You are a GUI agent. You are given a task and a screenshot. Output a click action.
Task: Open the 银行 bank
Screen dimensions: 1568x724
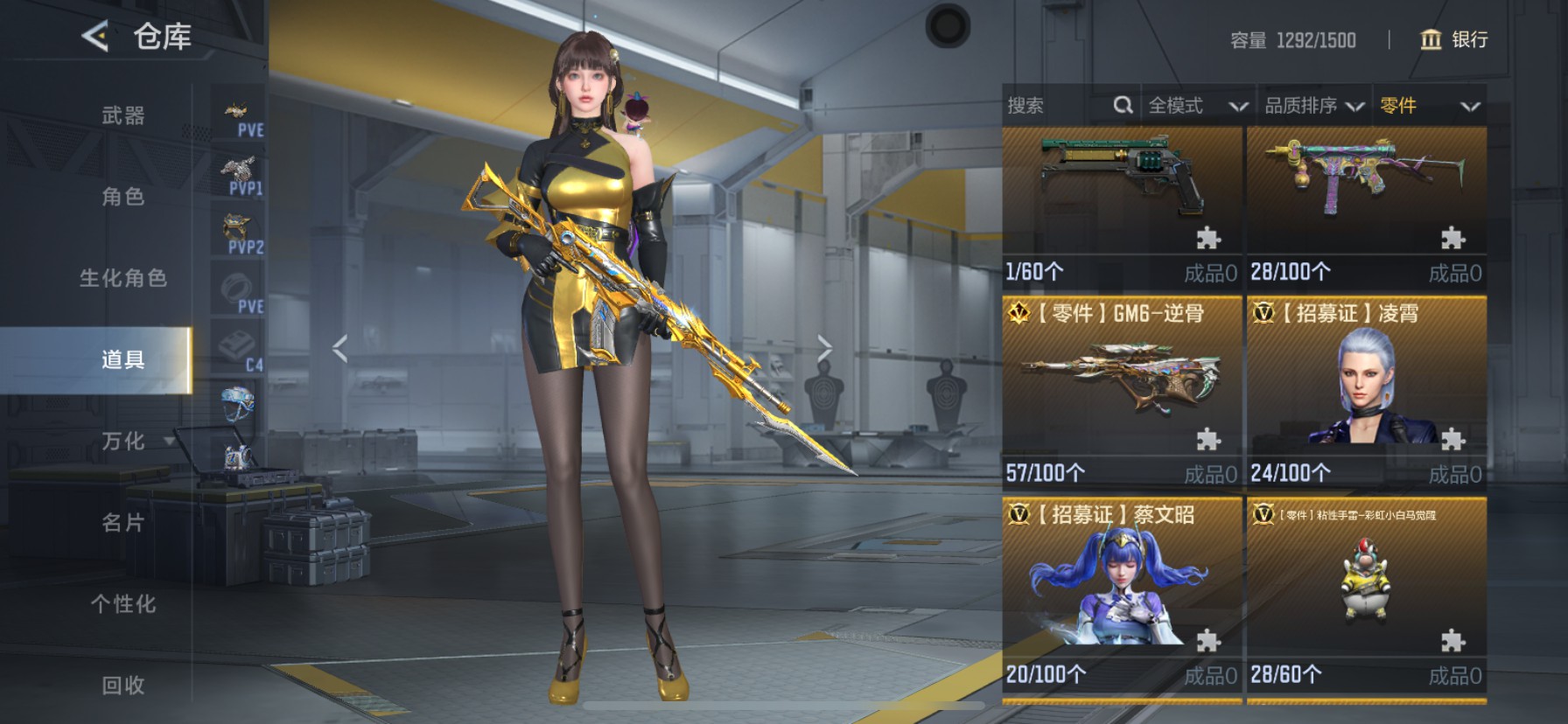click(1453, 39)
